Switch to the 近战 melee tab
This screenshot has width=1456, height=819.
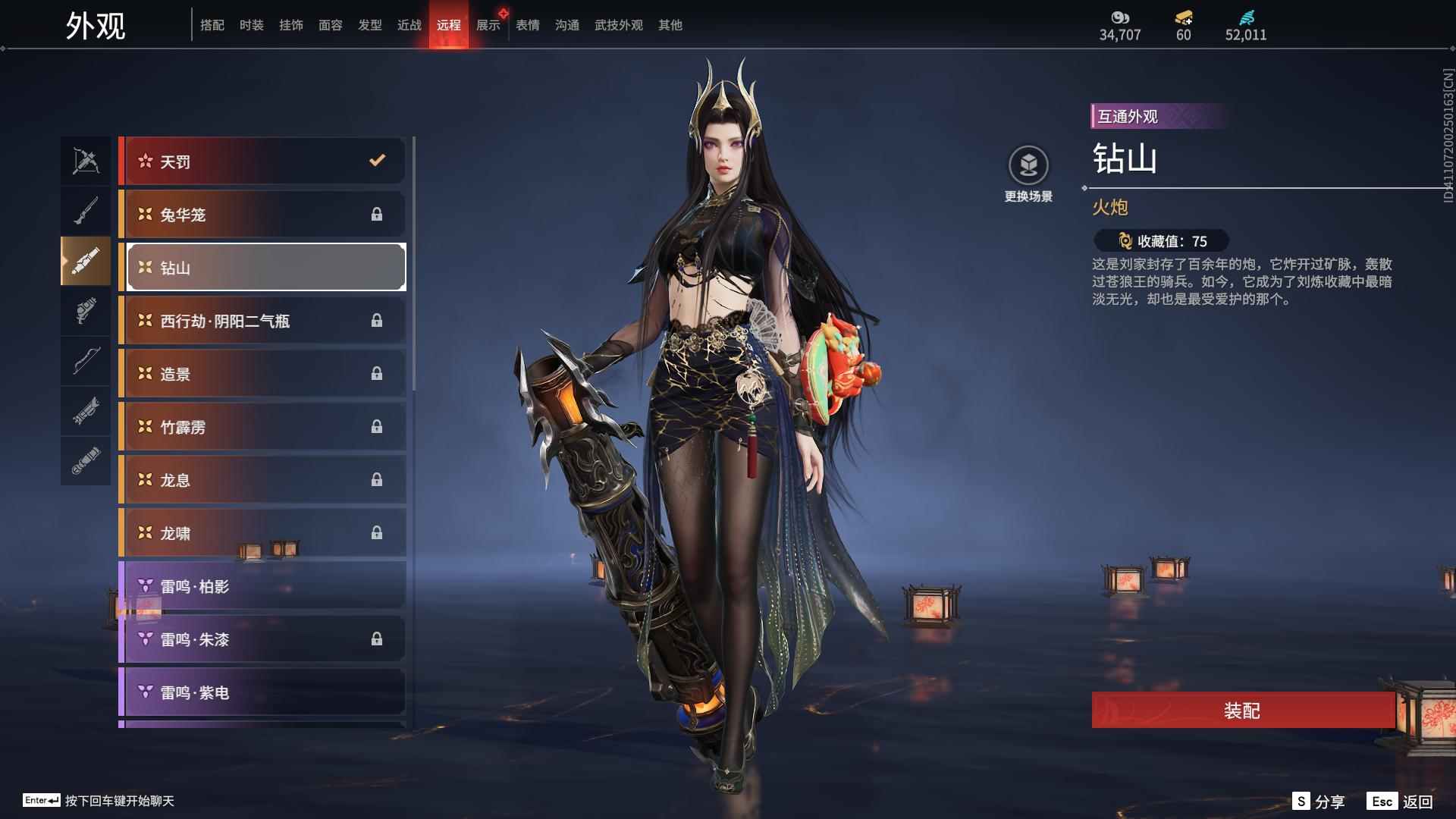[x=409, y=25]
